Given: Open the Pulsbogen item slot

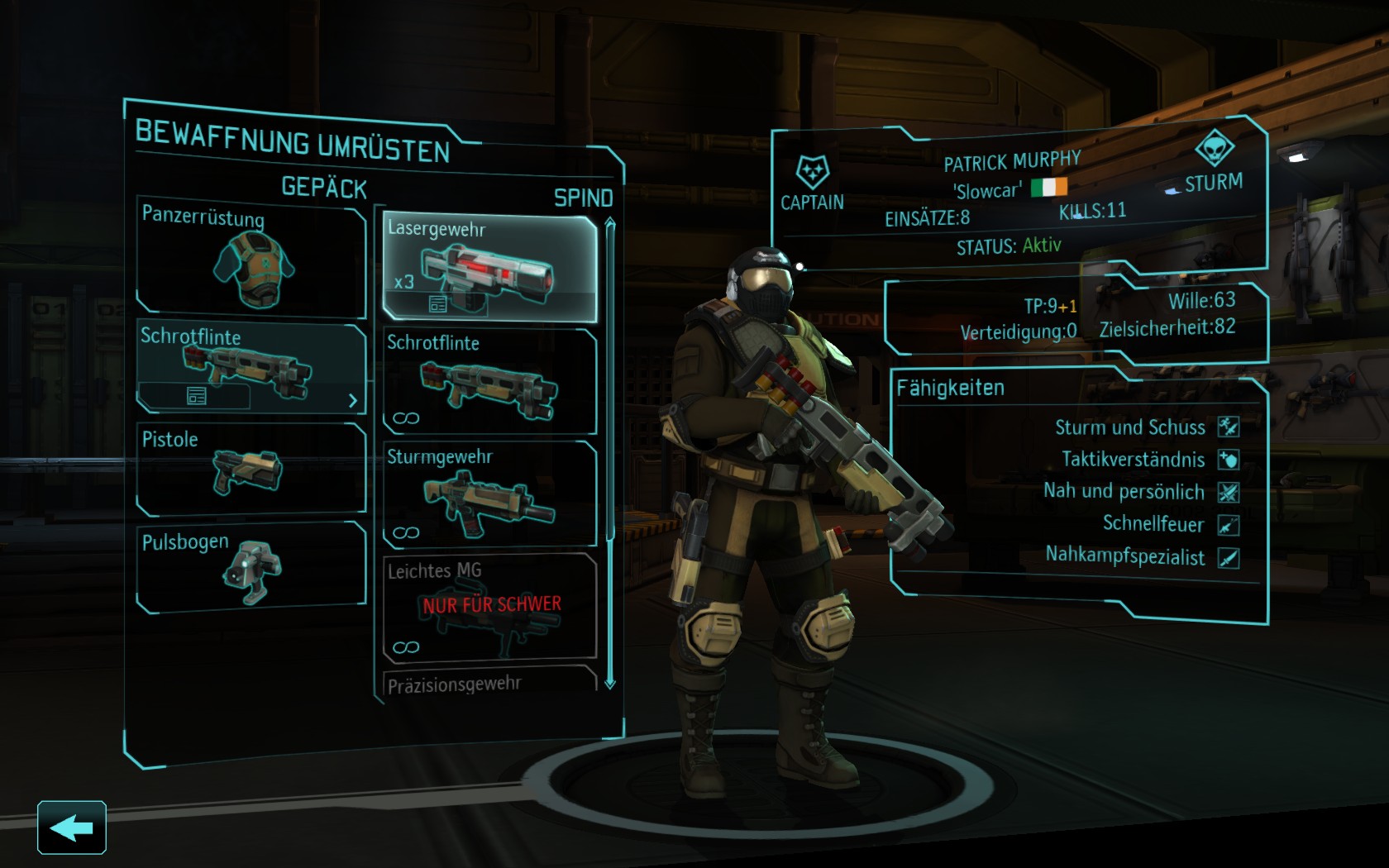Looking at the screenshot, I should click(x=251, y=567).
